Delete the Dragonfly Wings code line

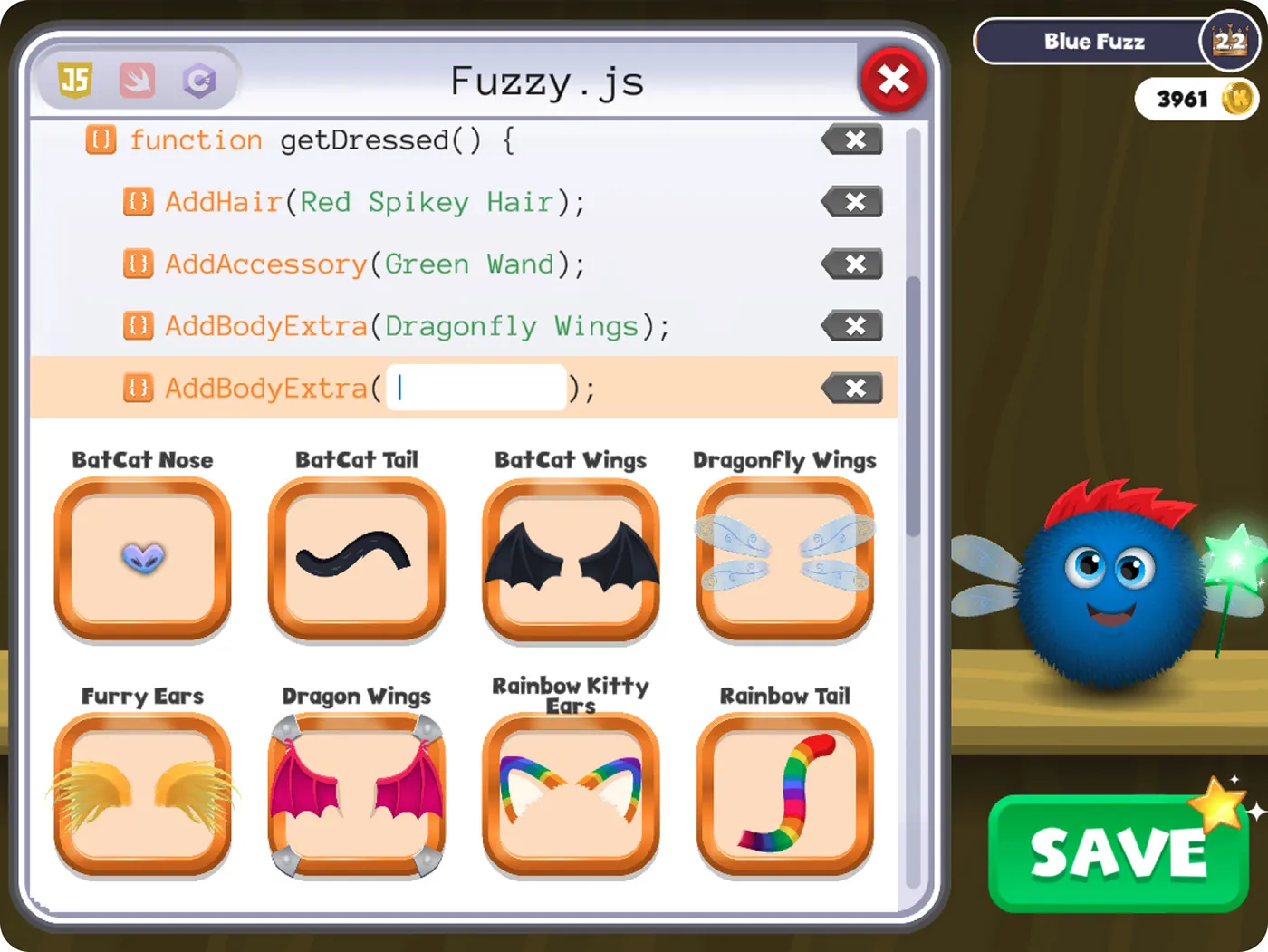click(851, 326)
